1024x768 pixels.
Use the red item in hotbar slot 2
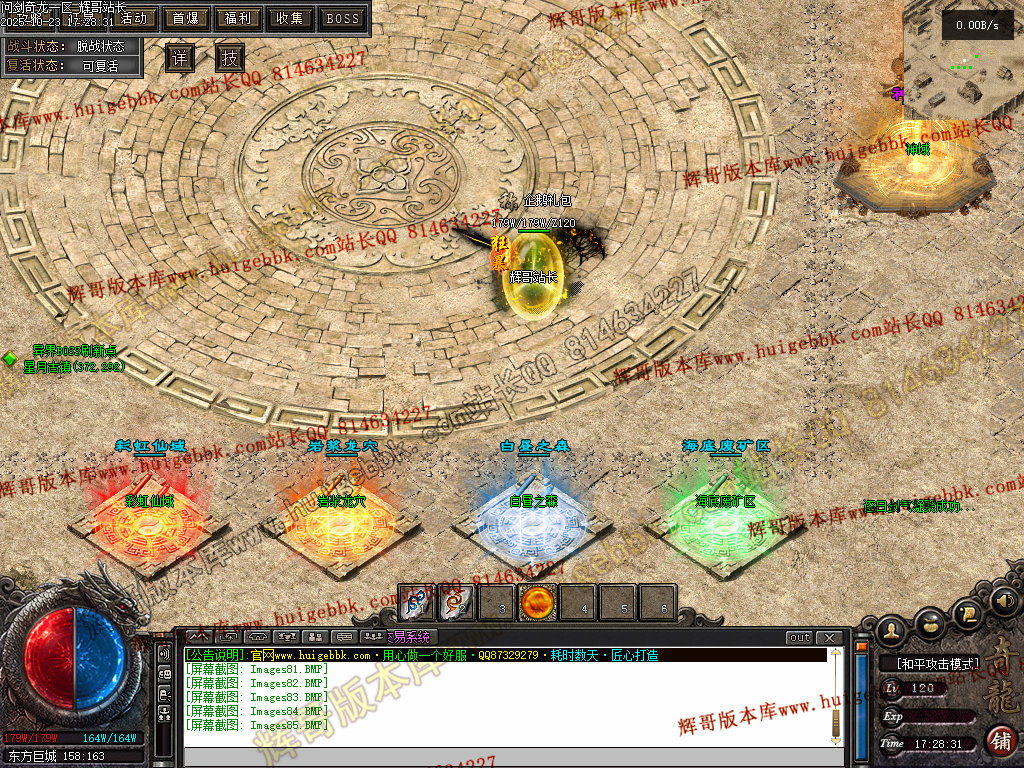click(x=456, y=604)
